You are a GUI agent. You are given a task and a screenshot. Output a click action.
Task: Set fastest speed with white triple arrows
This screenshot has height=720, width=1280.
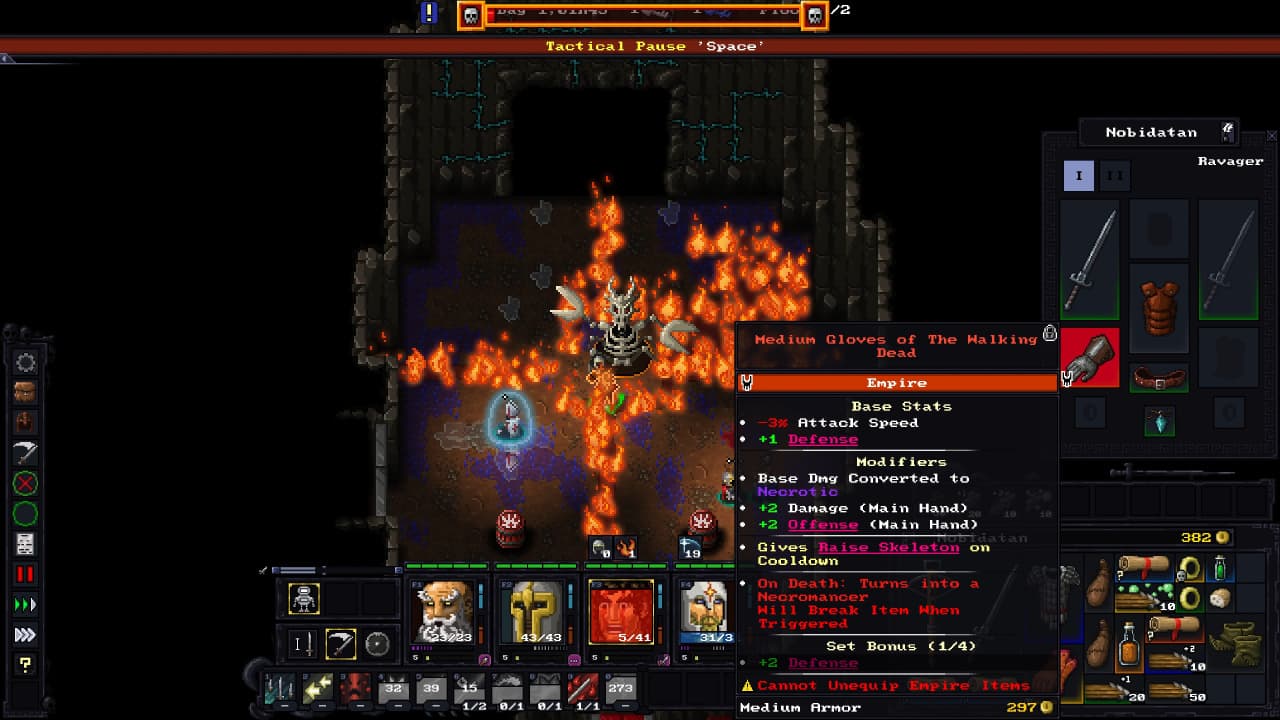click(25, 634)
